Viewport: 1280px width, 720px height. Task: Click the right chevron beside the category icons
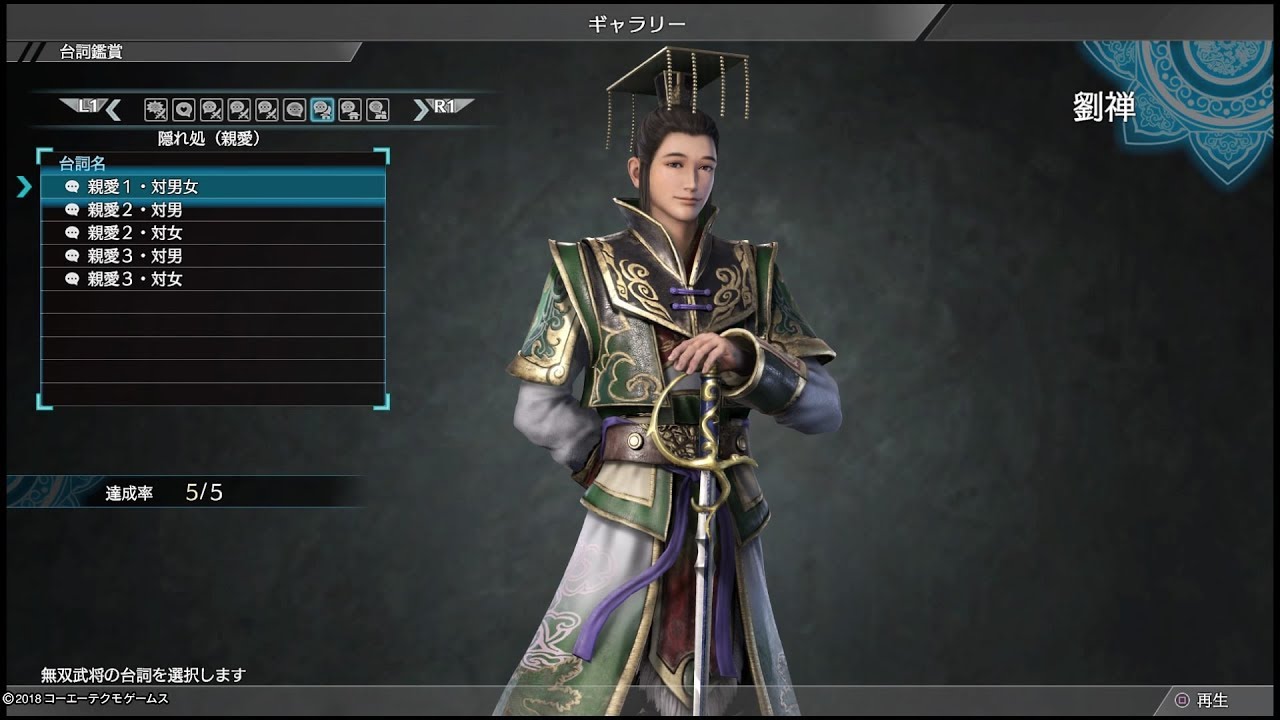point(421,109)
